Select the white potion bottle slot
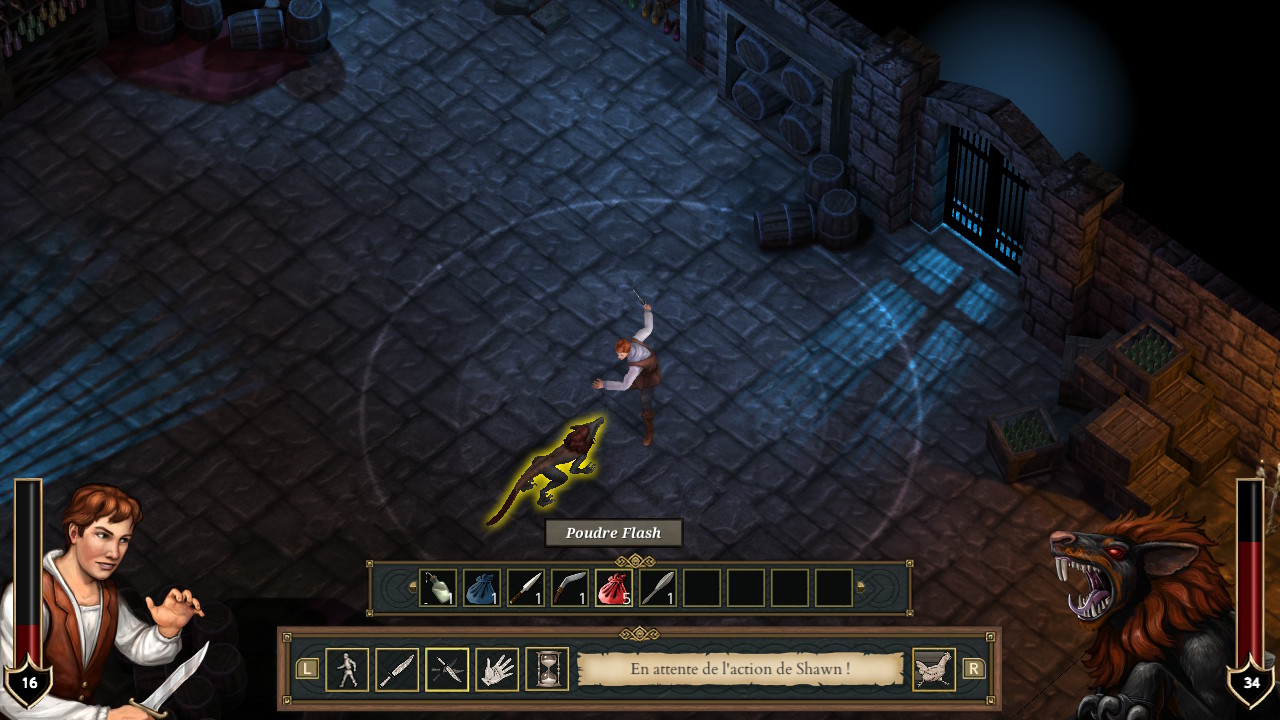The width and height of the screenshot is (1280, 720). (x=438, y=588)
